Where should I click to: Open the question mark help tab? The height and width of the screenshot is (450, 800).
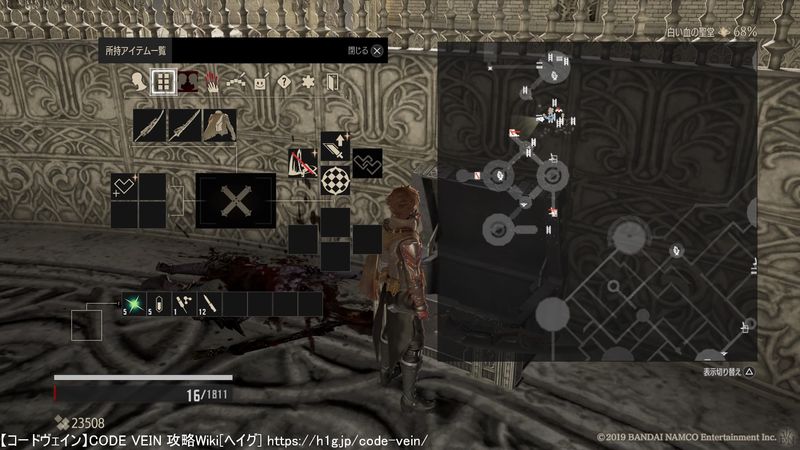(x=284, y=82)
